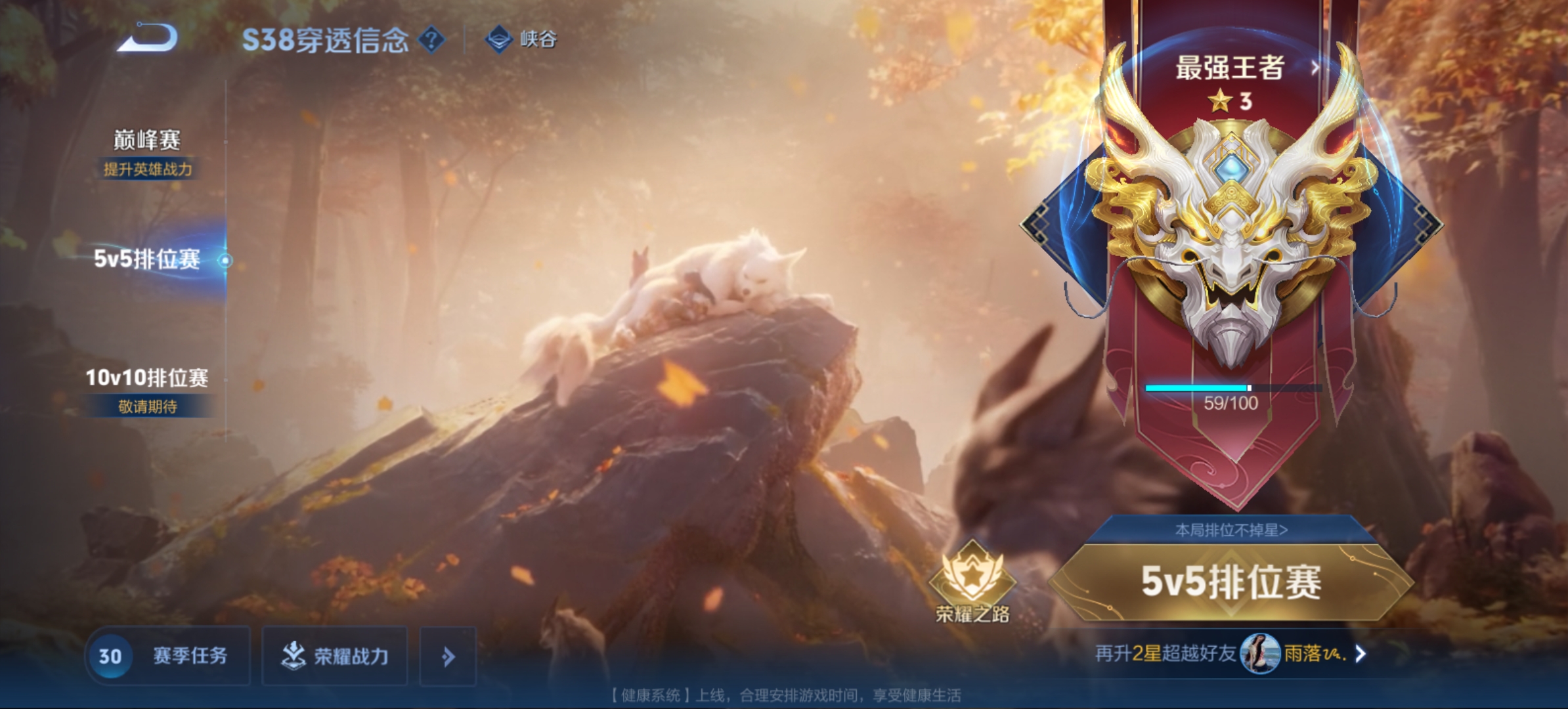Go back using the return arrow

147,38
